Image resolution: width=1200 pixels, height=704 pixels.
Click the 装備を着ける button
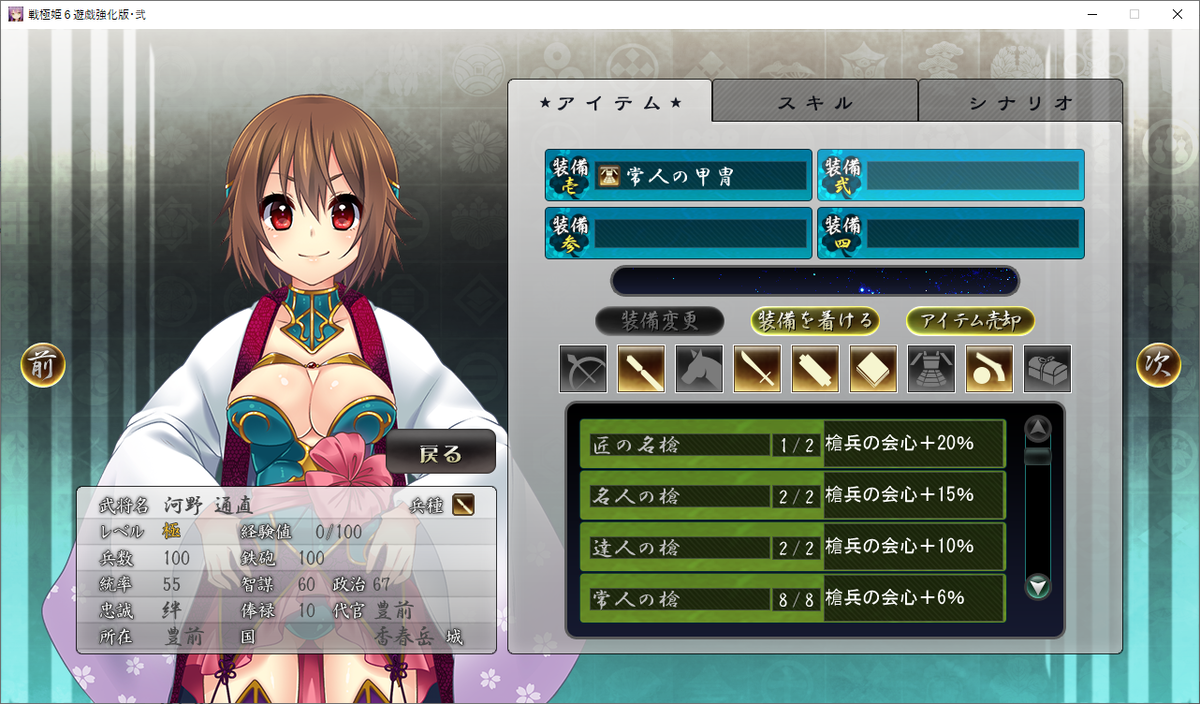pyautogui.click(x=816, y=320)
